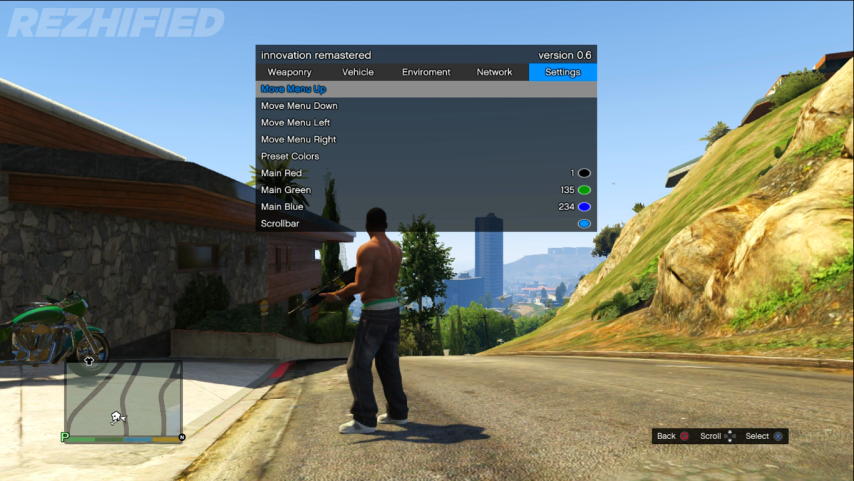Image resolution: width=854 pixels, height=481 pixels.
Task: Switch to the Weaponry tab
Action: click(289, 72)
